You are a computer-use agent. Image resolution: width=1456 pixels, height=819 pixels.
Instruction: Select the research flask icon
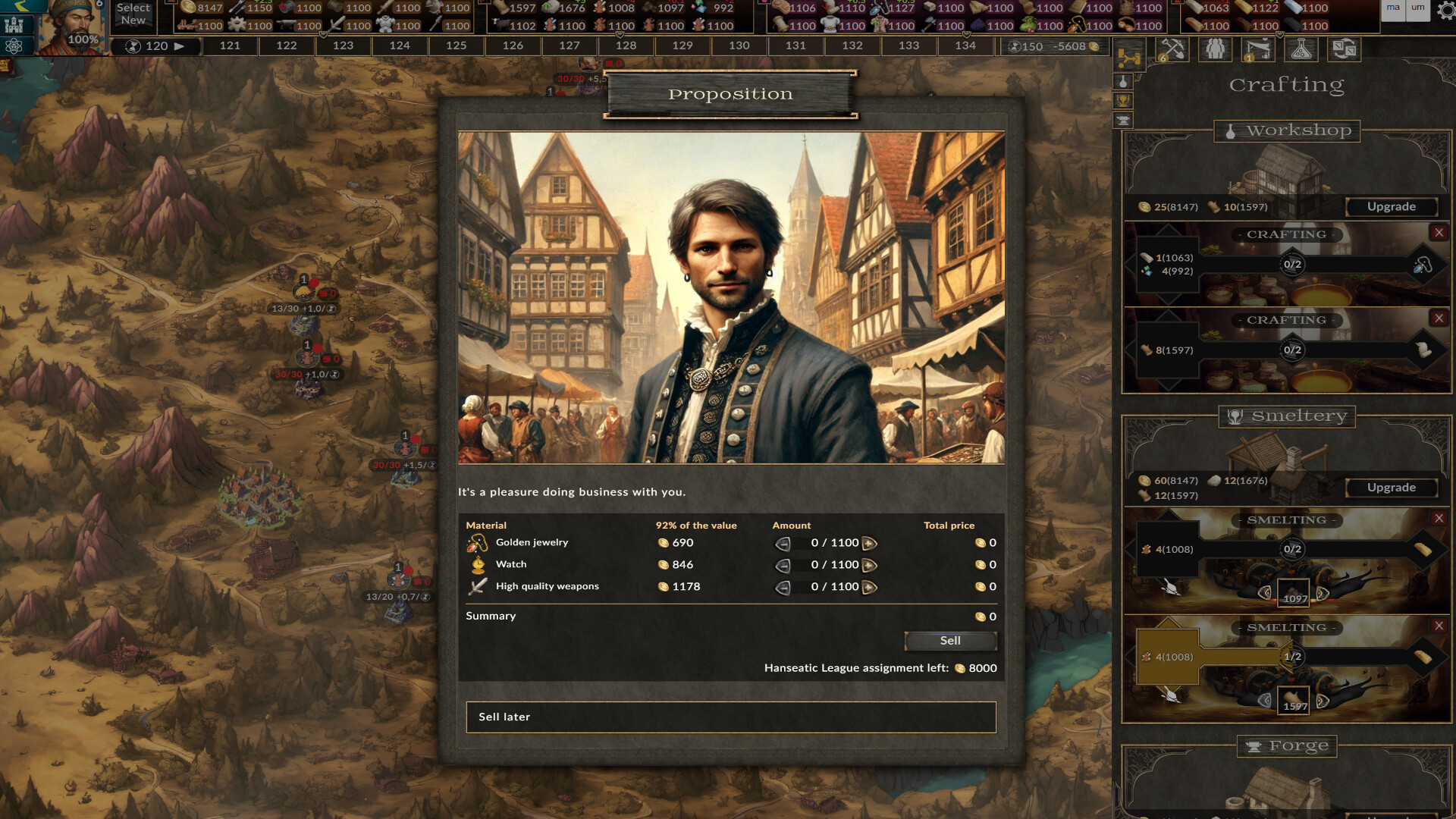[1301, 49]
